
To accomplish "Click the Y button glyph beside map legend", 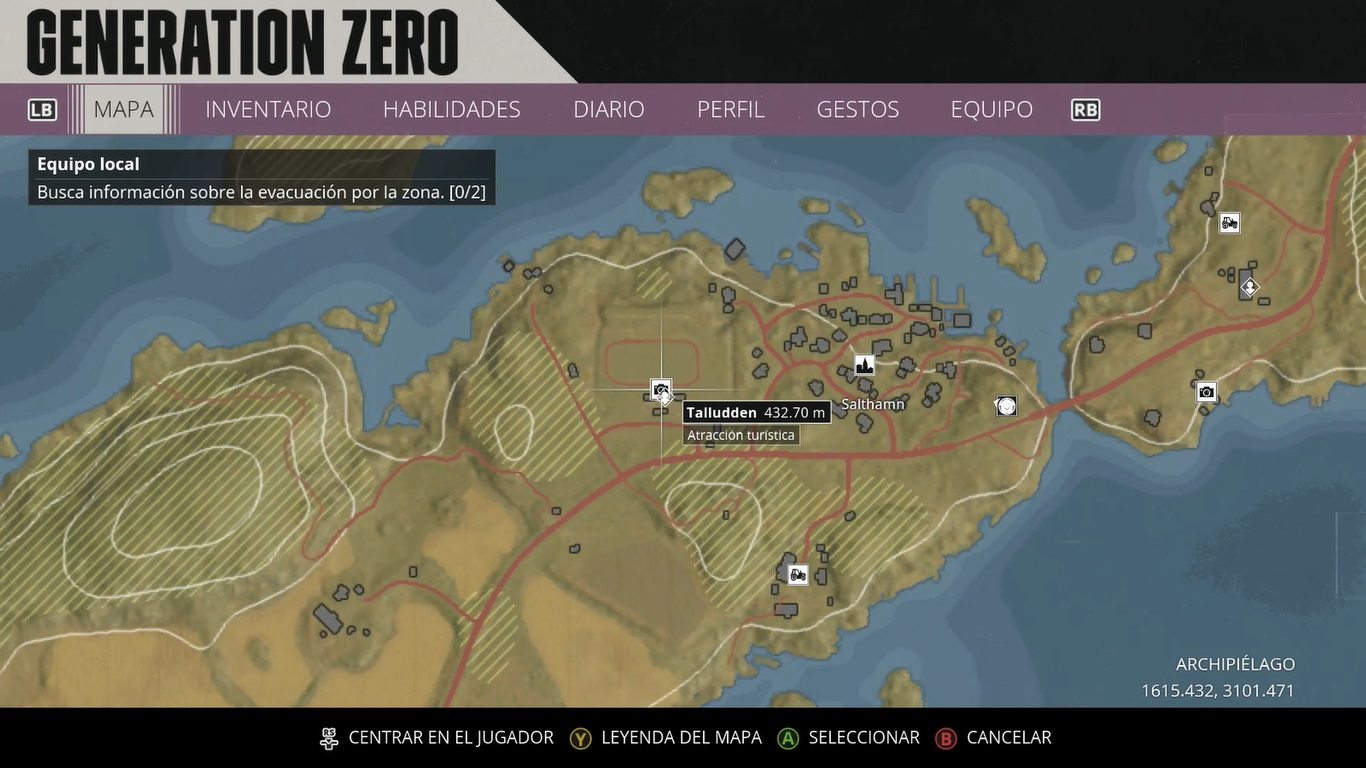I will click(578, 738).
